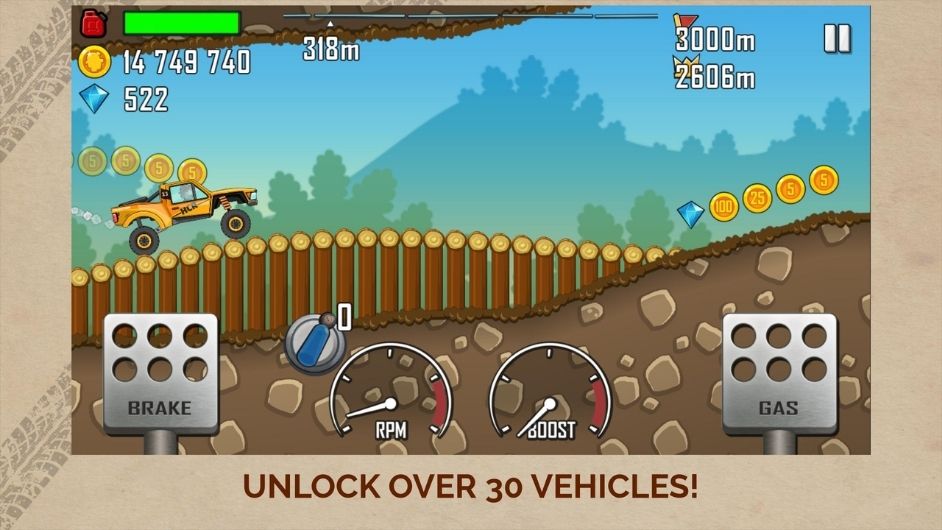
Task: Pause the game with the pause button
Action: click(x=836, y=39)
